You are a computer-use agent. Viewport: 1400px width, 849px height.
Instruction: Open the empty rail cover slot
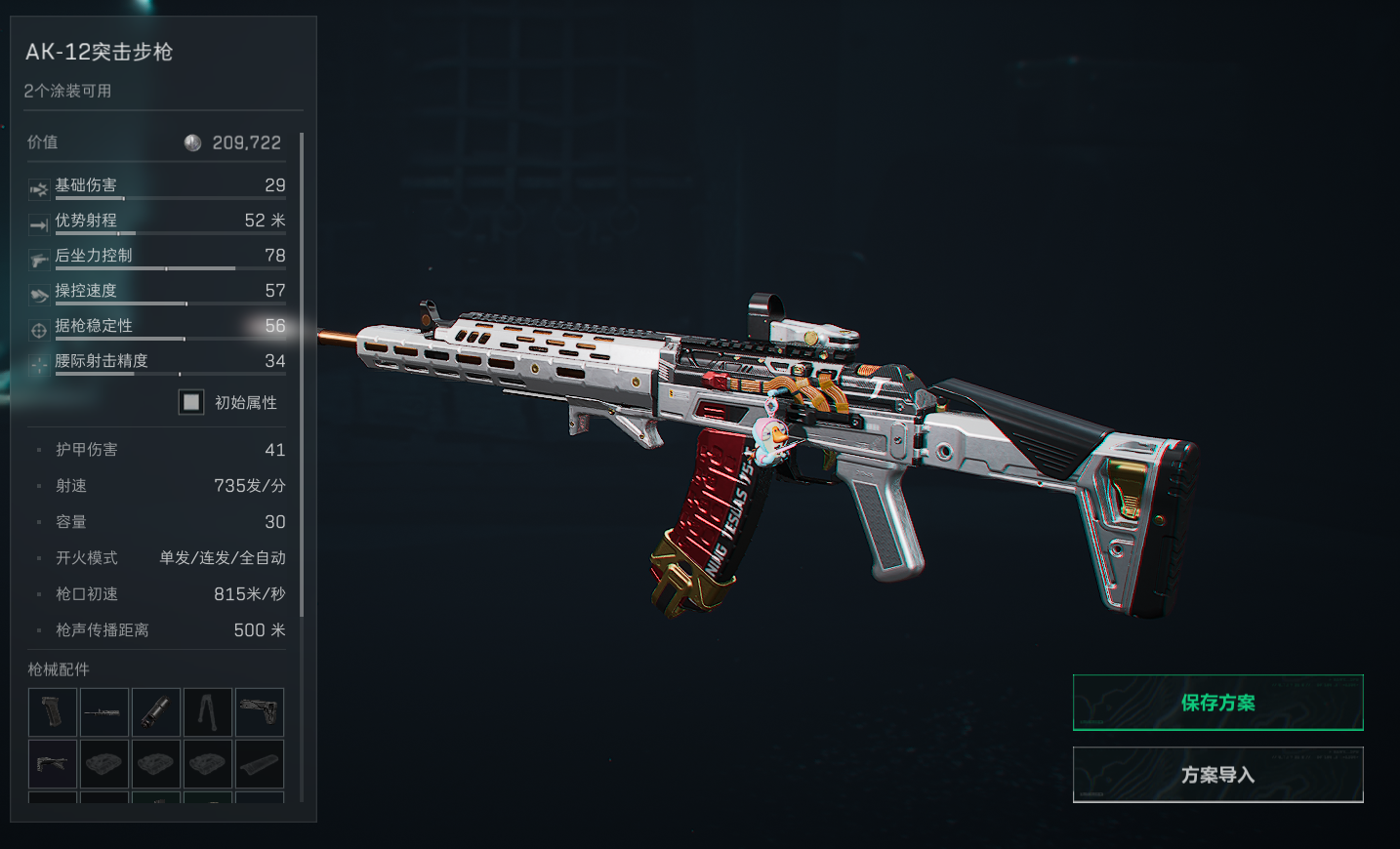click(259, 763)
